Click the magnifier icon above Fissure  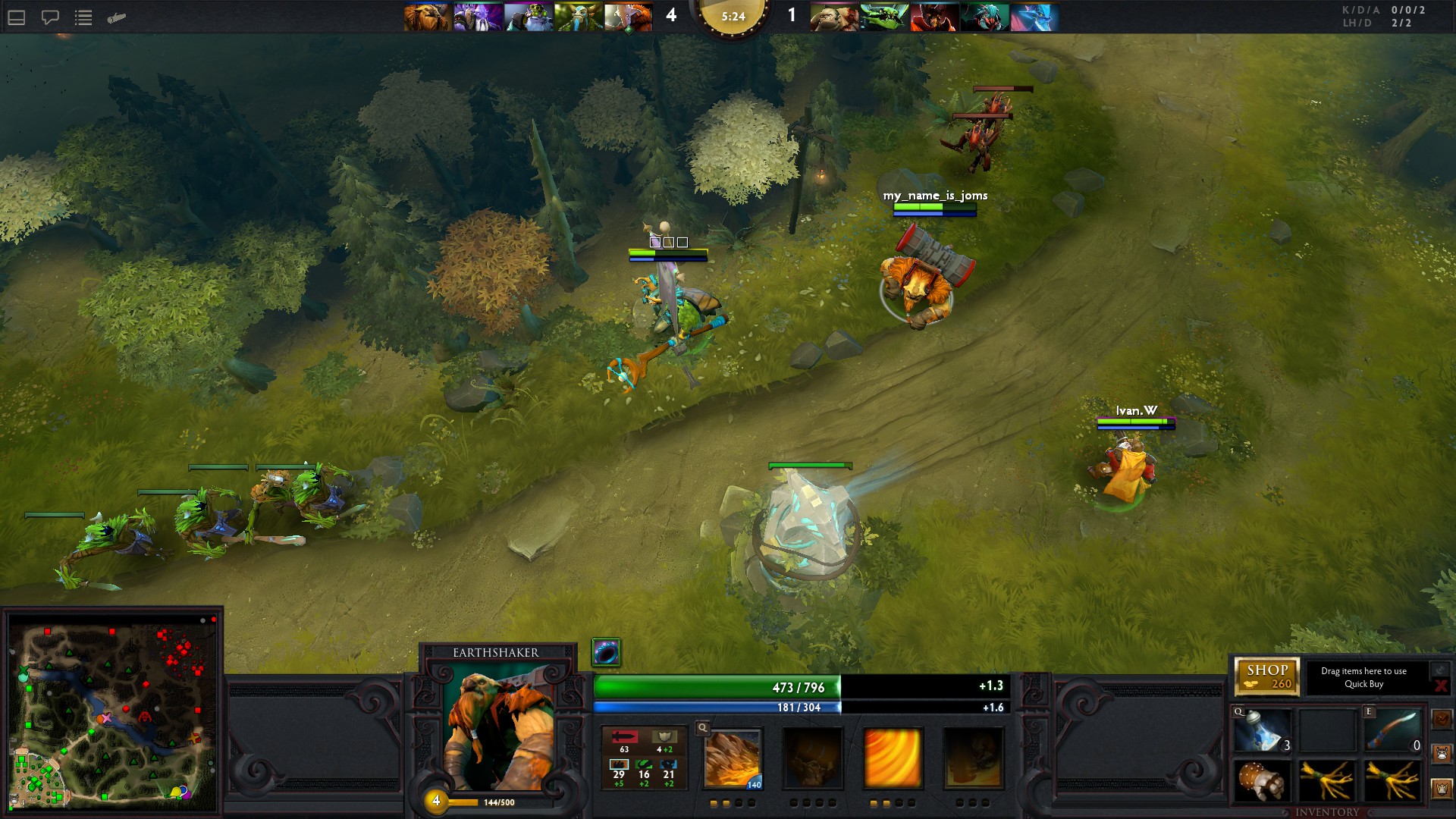point(703,728)
